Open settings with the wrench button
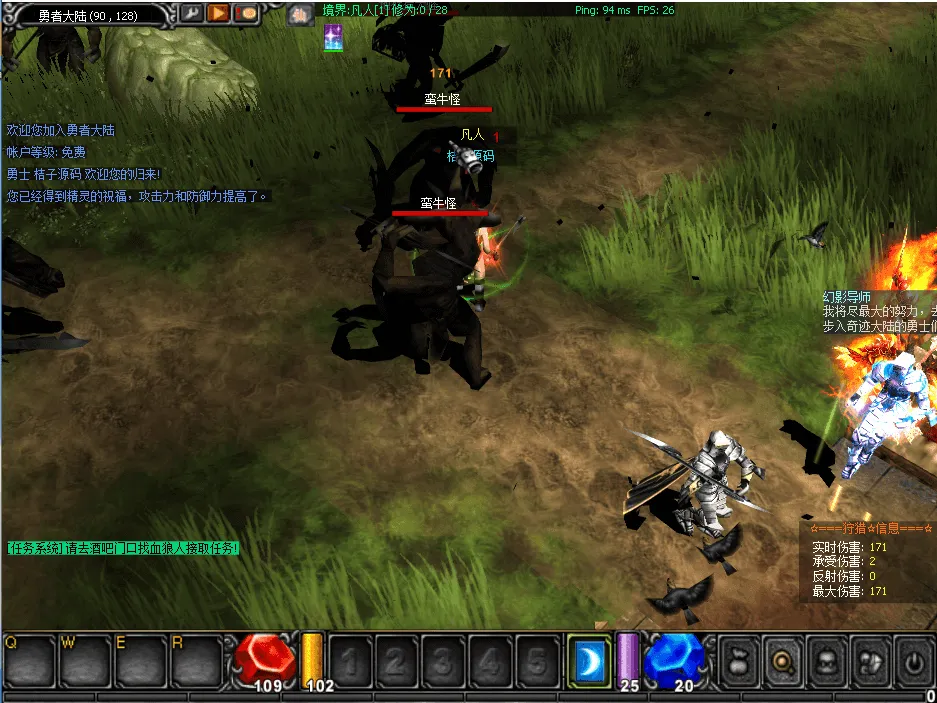 tap(192, 14)
